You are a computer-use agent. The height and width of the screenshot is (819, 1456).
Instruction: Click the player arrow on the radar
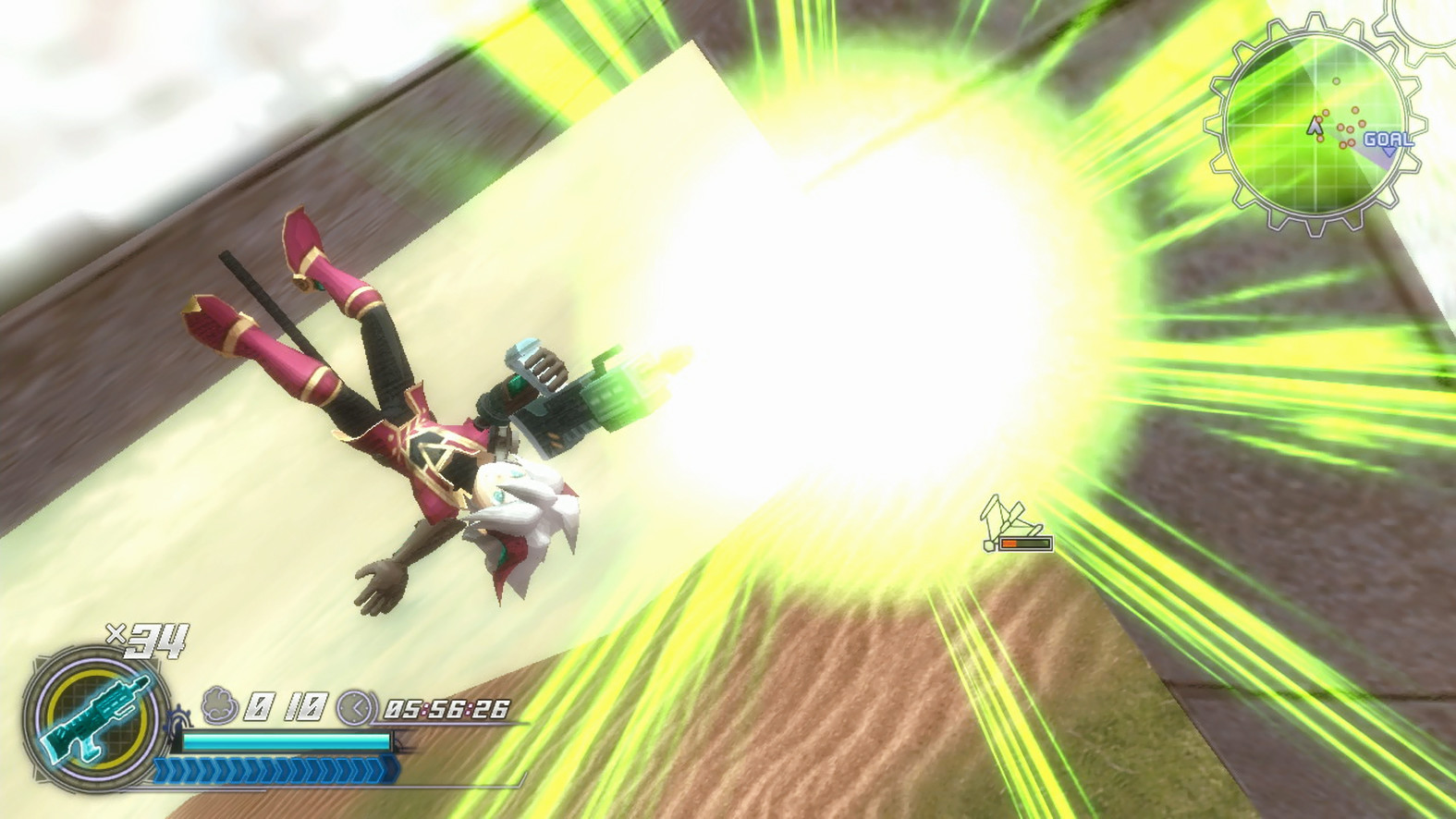[1314, 127]
